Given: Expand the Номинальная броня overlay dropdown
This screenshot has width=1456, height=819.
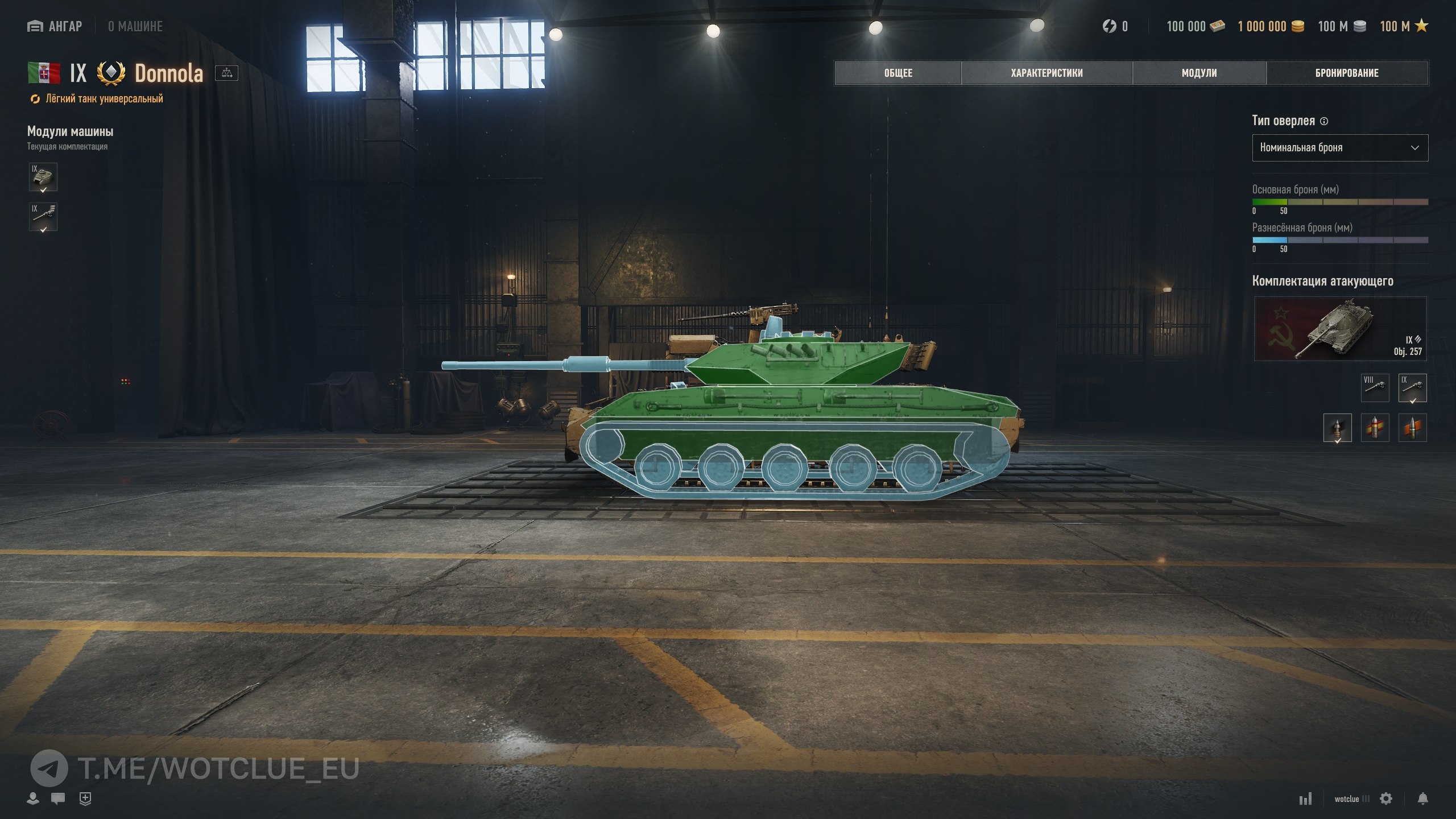Looking at the screenshot, I should [1339, 148].
